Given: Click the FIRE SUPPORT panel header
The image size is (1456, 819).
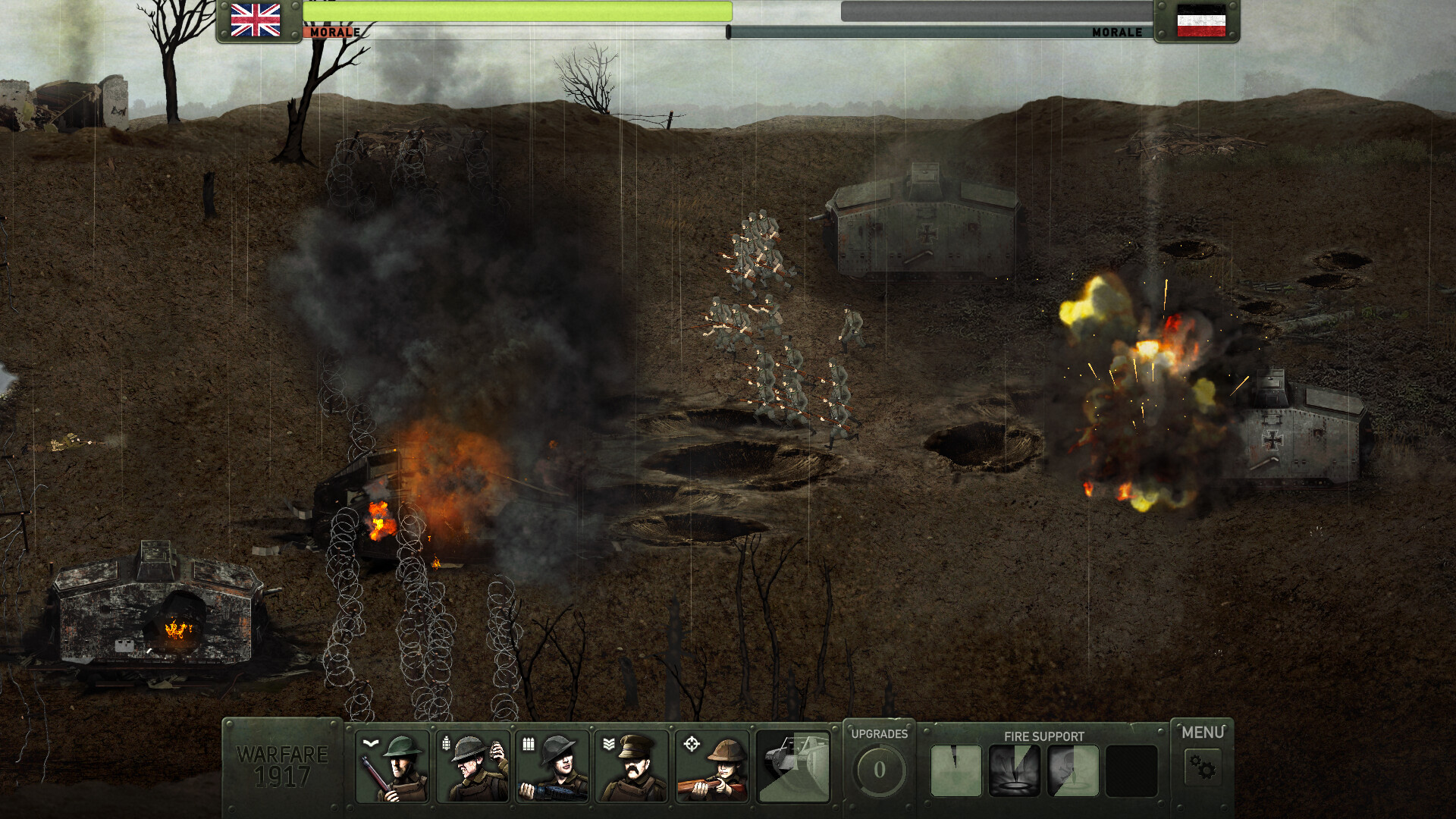Looking at the screenshot, I should coord(1043,736).
